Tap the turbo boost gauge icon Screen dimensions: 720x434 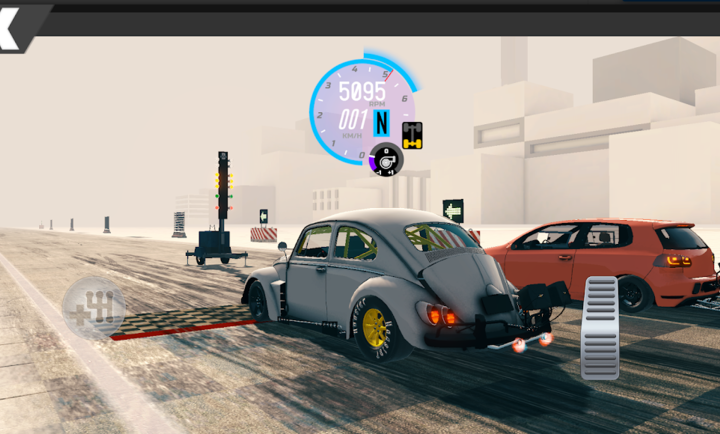click(385, 158)
